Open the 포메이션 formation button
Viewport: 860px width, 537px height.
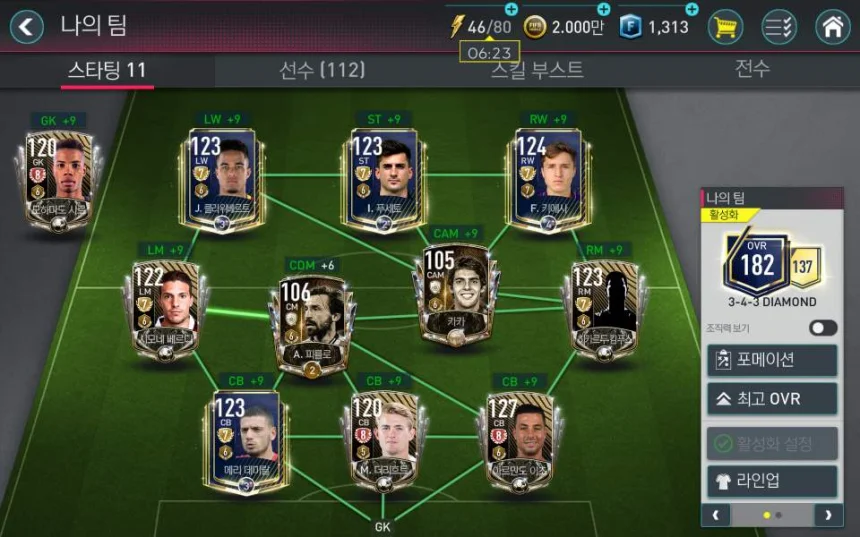click(771, 360)
